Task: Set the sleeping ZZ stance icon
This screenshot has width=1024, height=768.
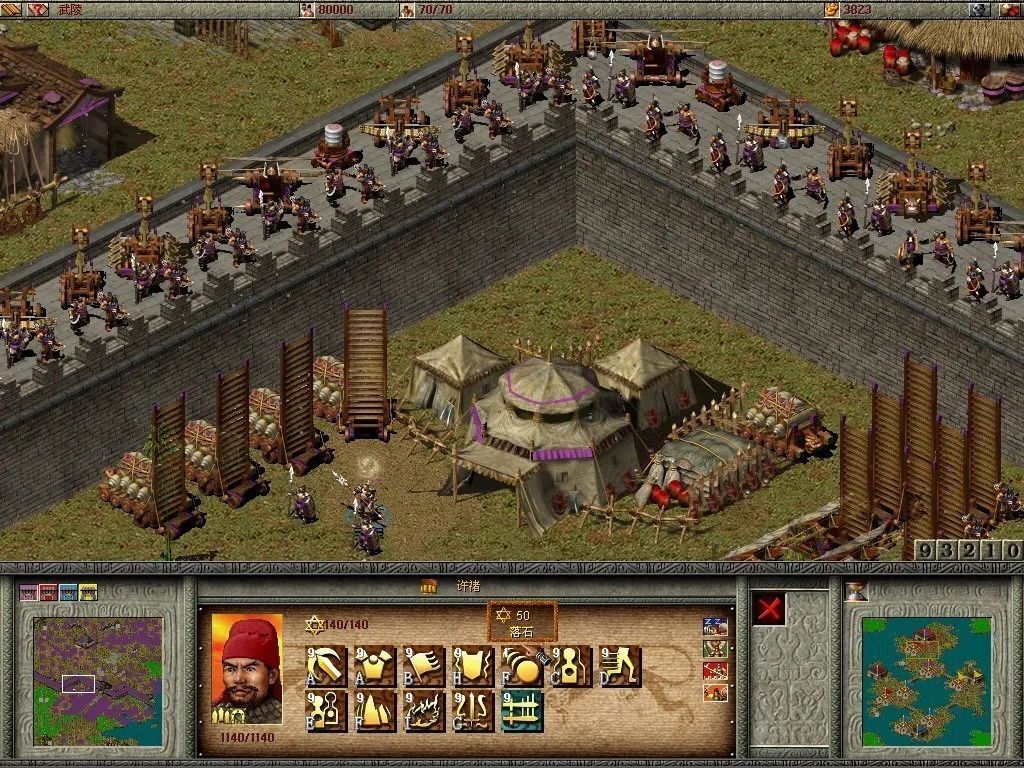Action: tap(715, 628)
